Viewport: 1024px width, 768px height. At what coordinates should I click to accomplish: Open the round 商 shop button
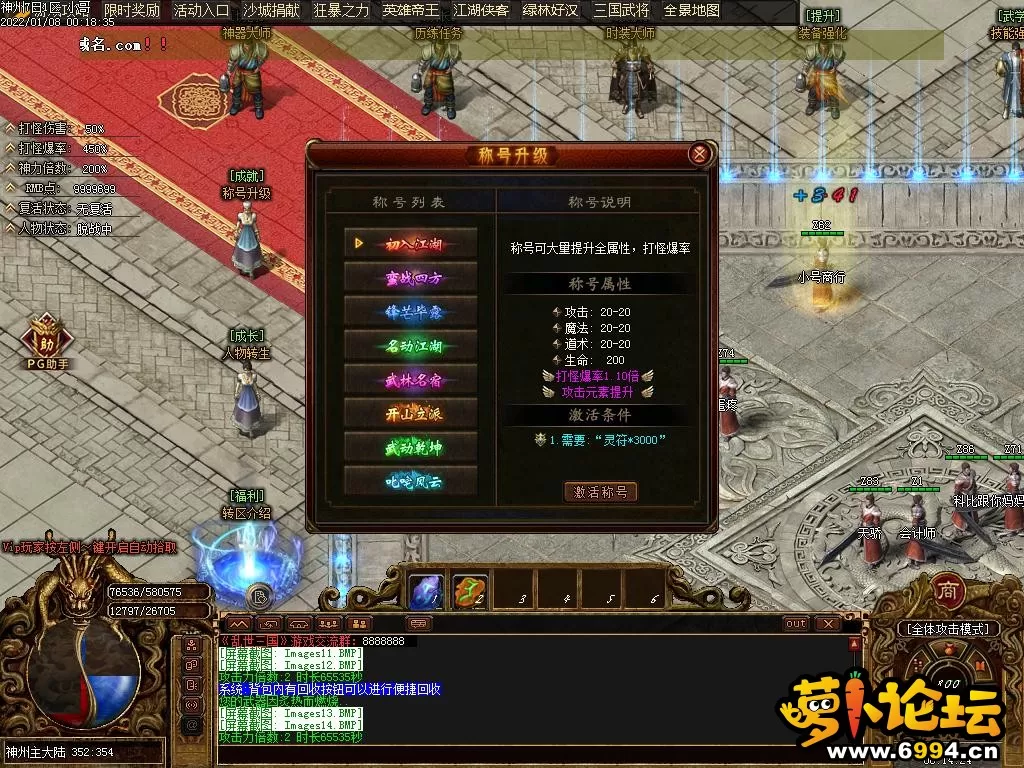tap(947, 591)
